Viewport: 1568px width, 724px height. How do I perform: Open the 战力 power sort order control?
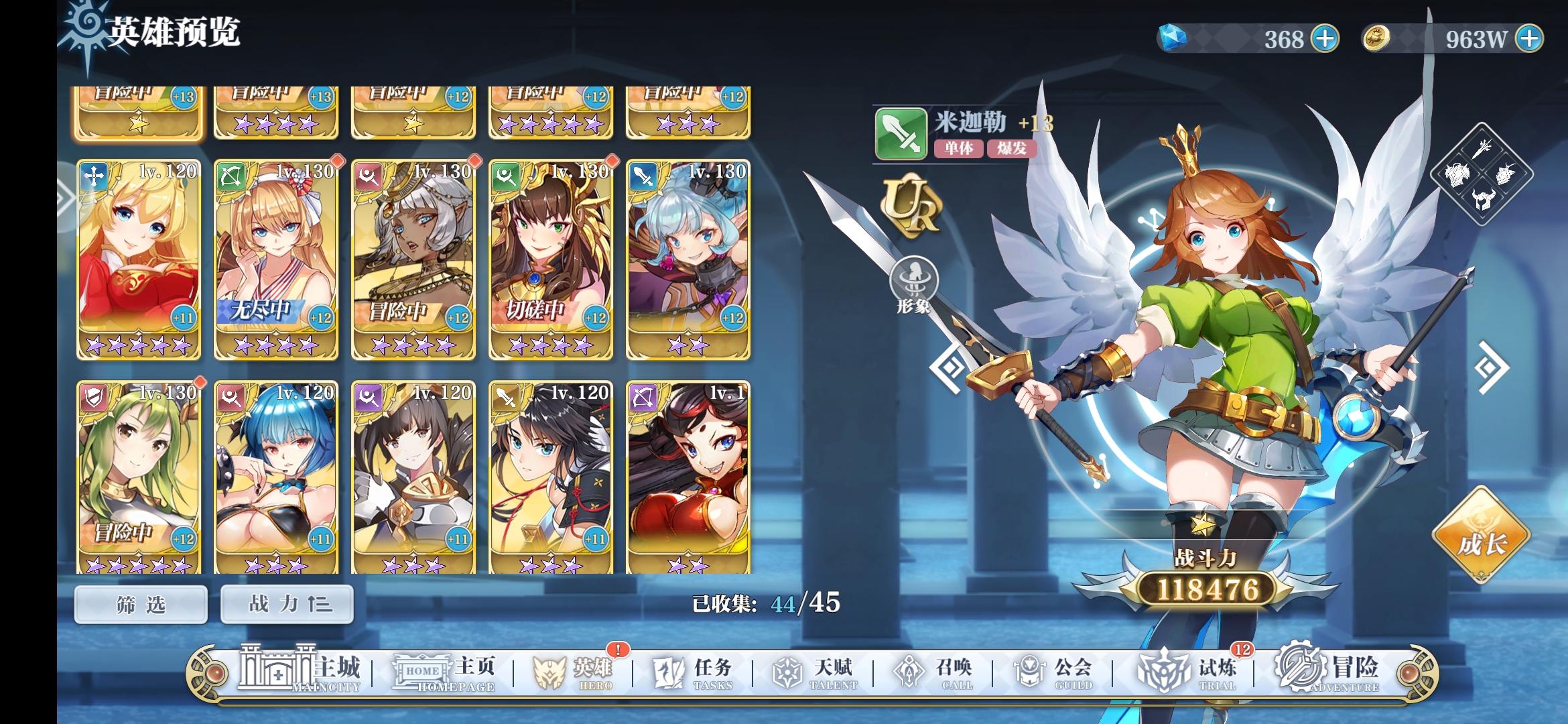tap(286, 603)
